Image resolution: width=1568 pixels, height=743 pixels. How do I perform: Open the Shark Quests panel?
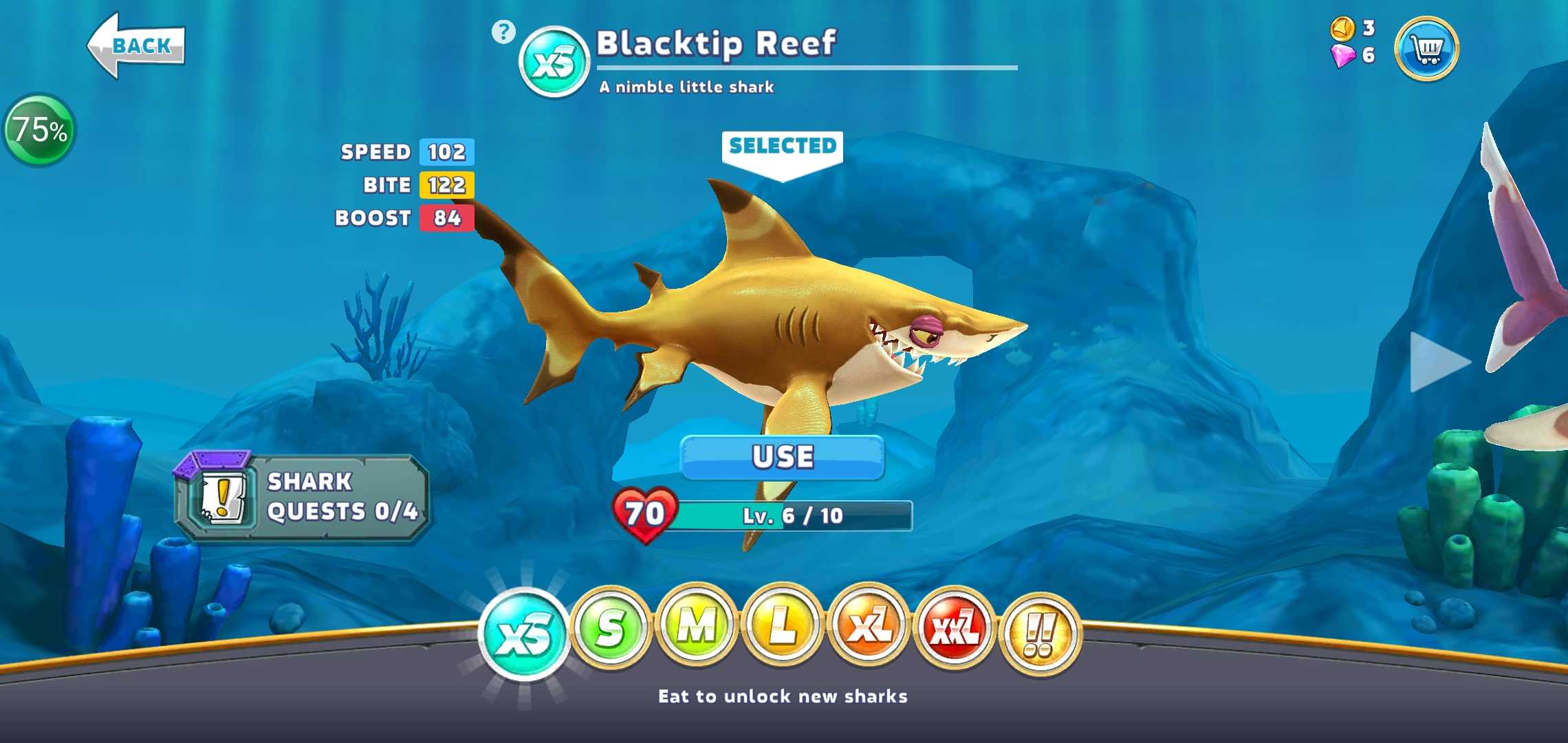tap(303, 497)
